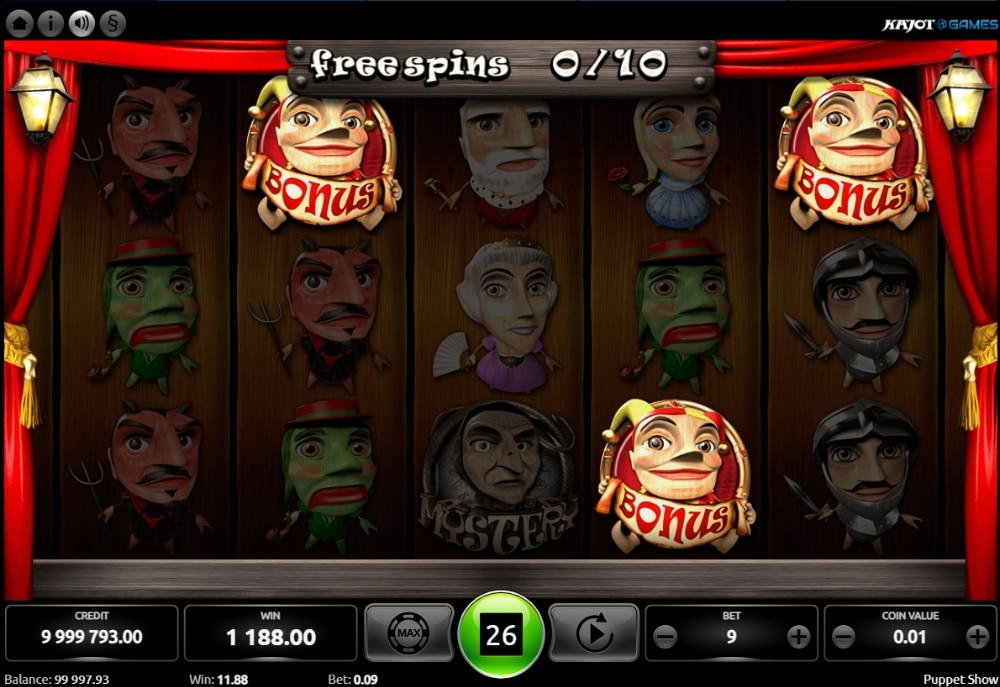Start autoplay with the circular arrow button
Image resolution: width=1000 pixels, height=687 pixels.
point(594,633)
